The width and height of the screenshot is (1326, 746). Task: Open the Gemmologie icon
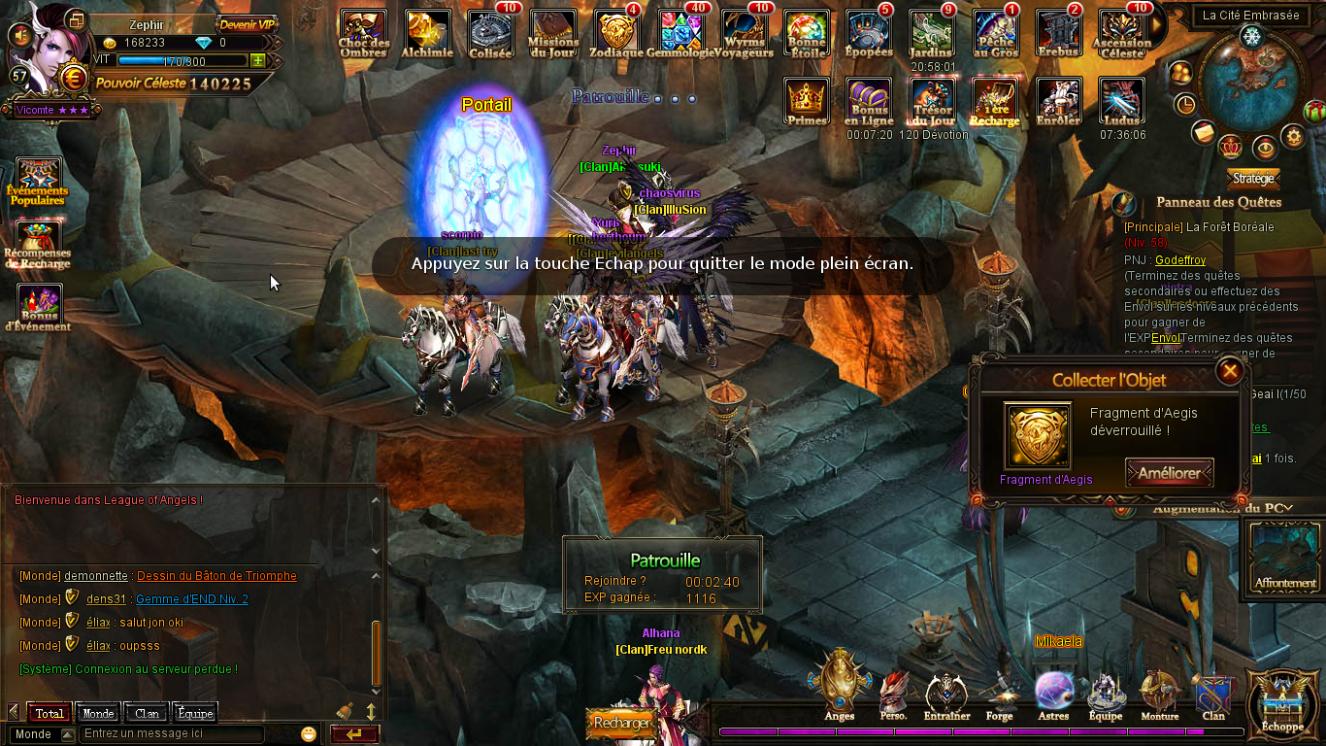tap(680, 33)
